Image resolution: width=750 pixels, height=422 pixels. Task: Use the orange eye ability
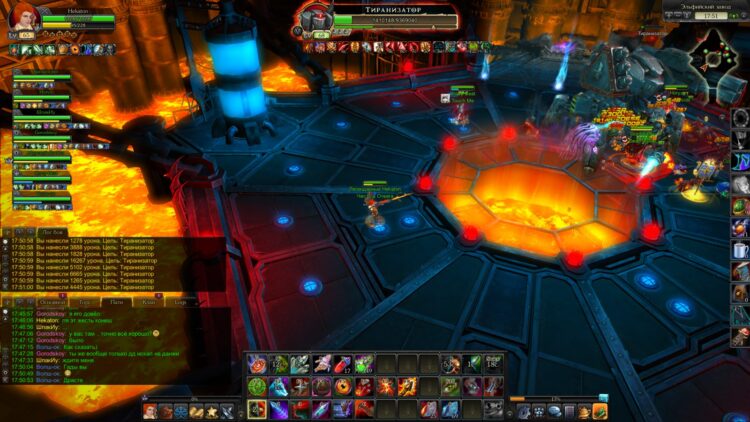click(x=345, y=387)
